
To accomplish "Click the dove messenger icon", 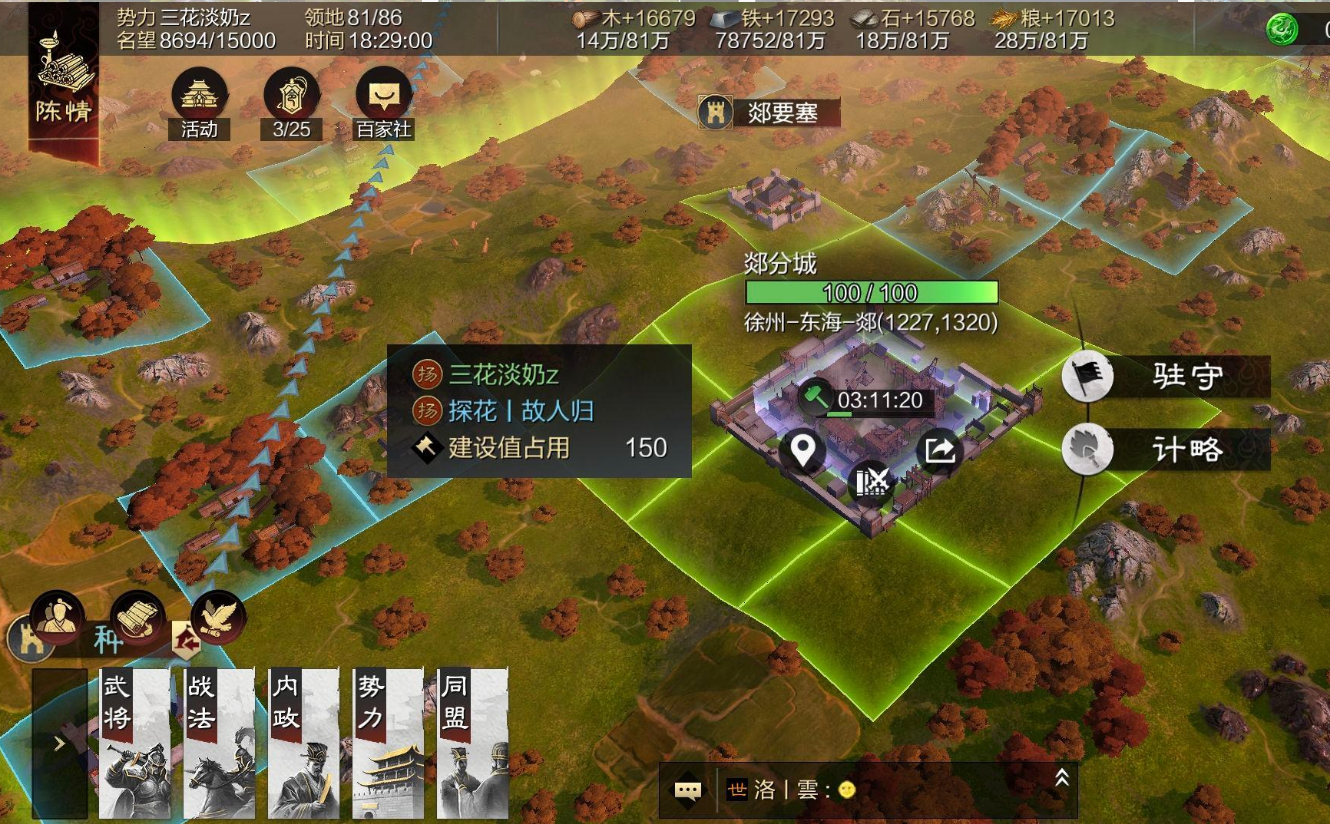I will (218, 616).
